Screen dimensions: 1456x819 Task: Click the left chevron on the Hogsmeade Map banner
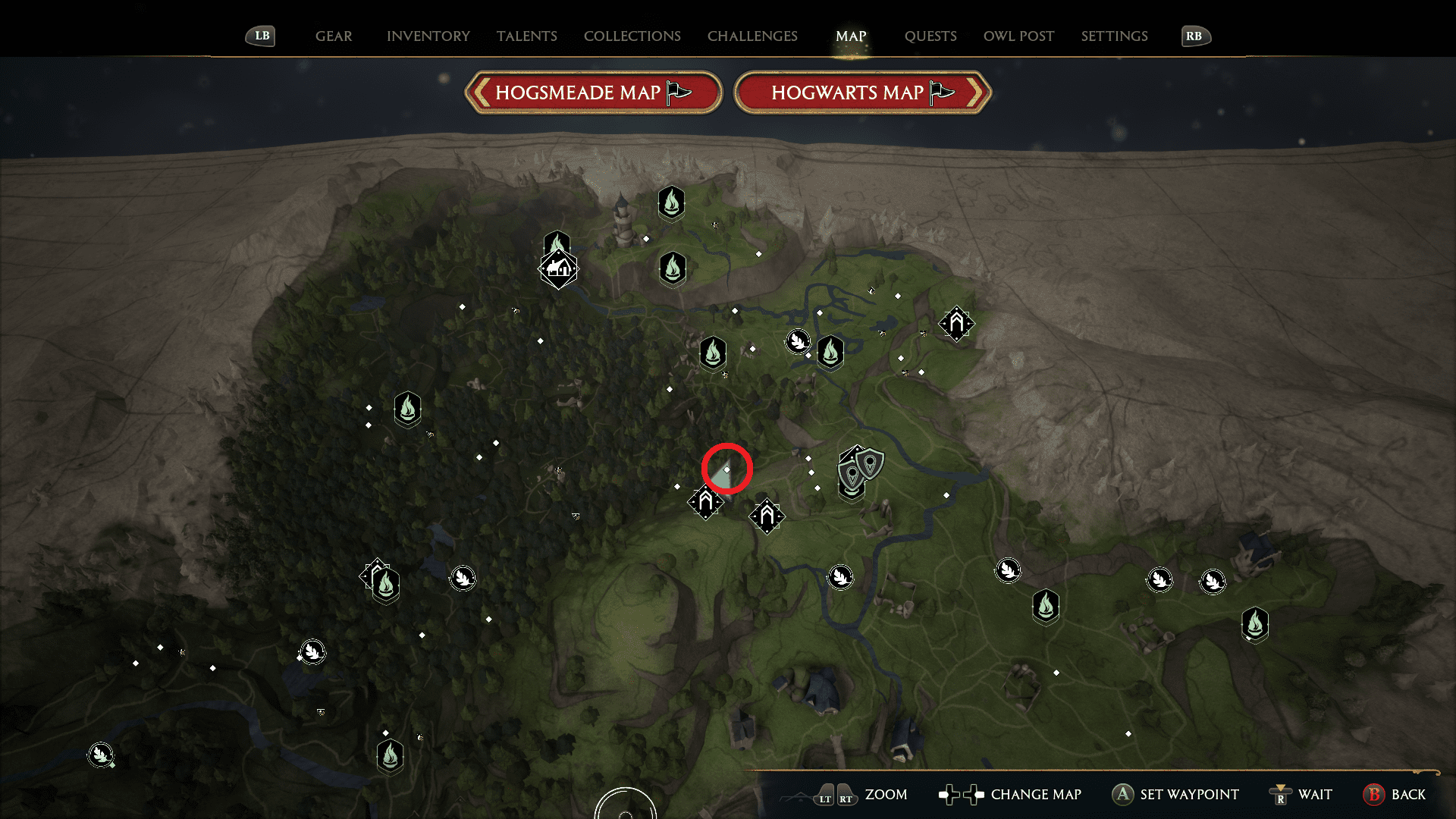(x=480, y=93)
